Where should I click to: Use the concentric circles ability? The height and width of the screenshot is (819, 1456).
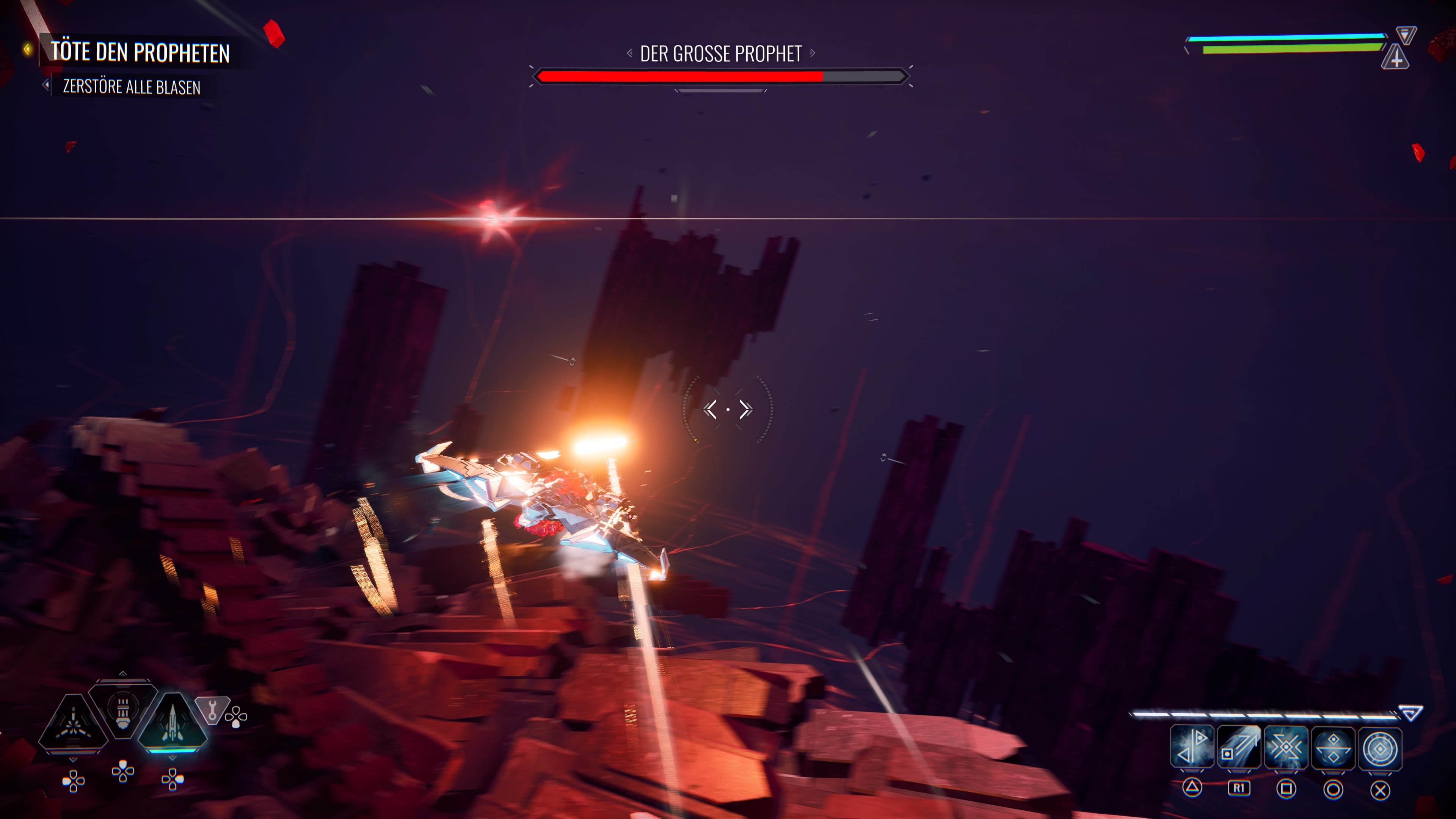(x=1380, y=748)
